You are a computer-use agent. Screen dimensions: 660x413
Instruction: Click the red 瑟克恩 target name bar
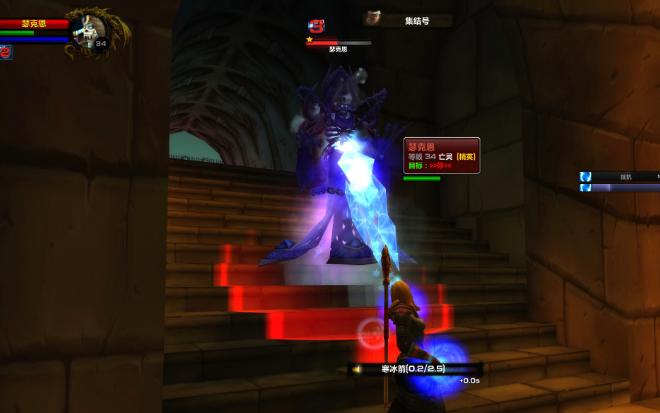[34, 23]
